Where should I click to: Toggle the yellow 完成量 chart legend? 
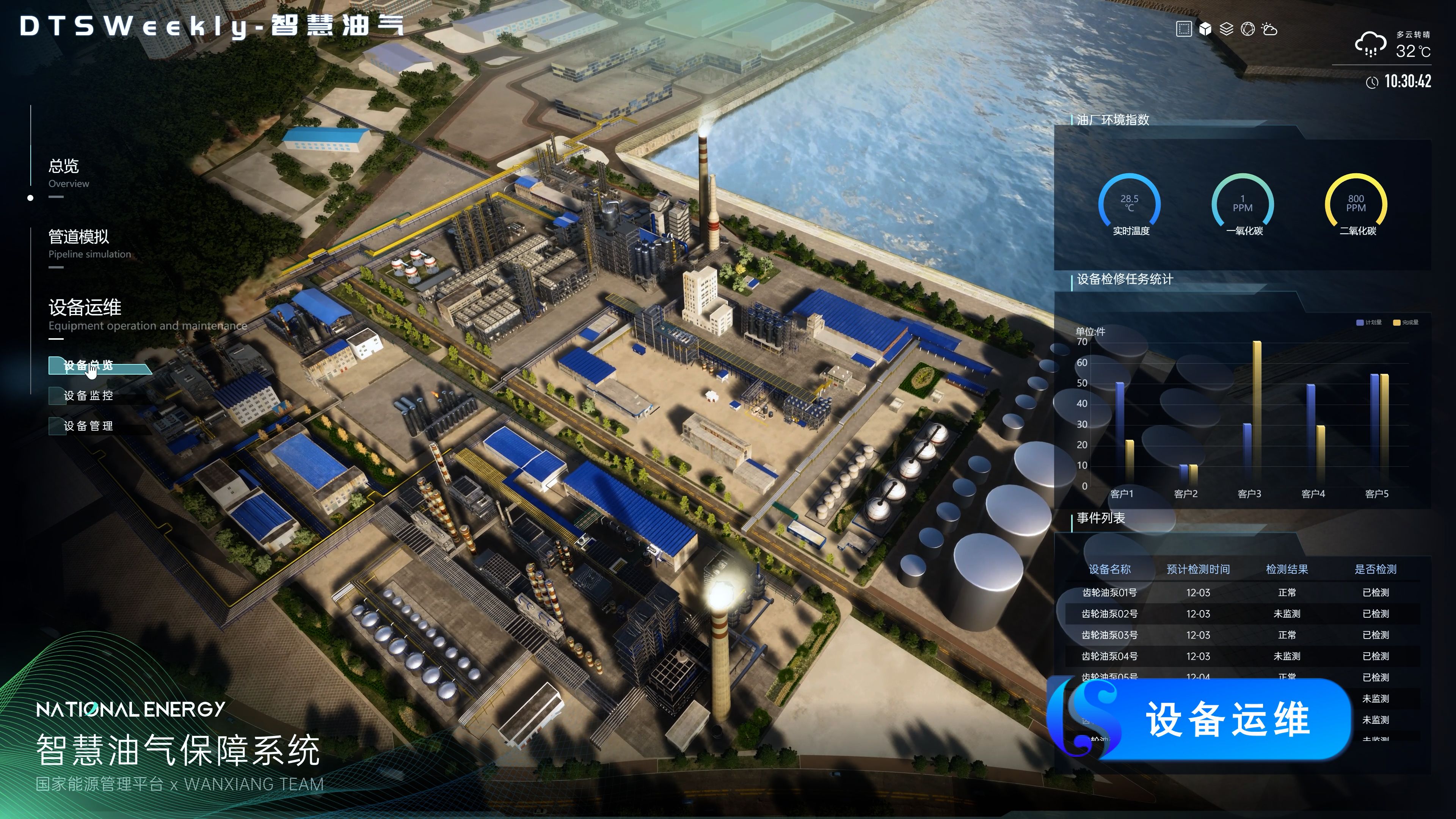1406,323
